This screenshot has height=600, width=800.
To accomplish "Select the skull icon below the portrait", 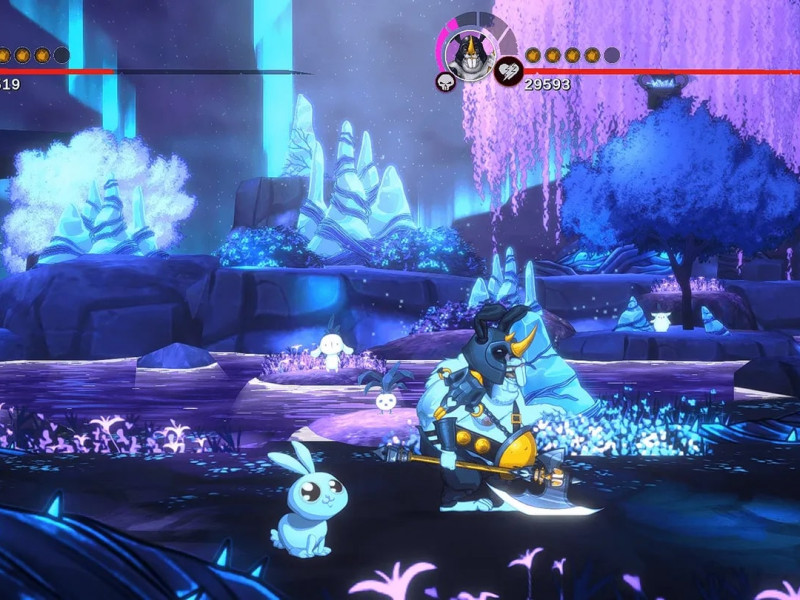I will (445, 81).
